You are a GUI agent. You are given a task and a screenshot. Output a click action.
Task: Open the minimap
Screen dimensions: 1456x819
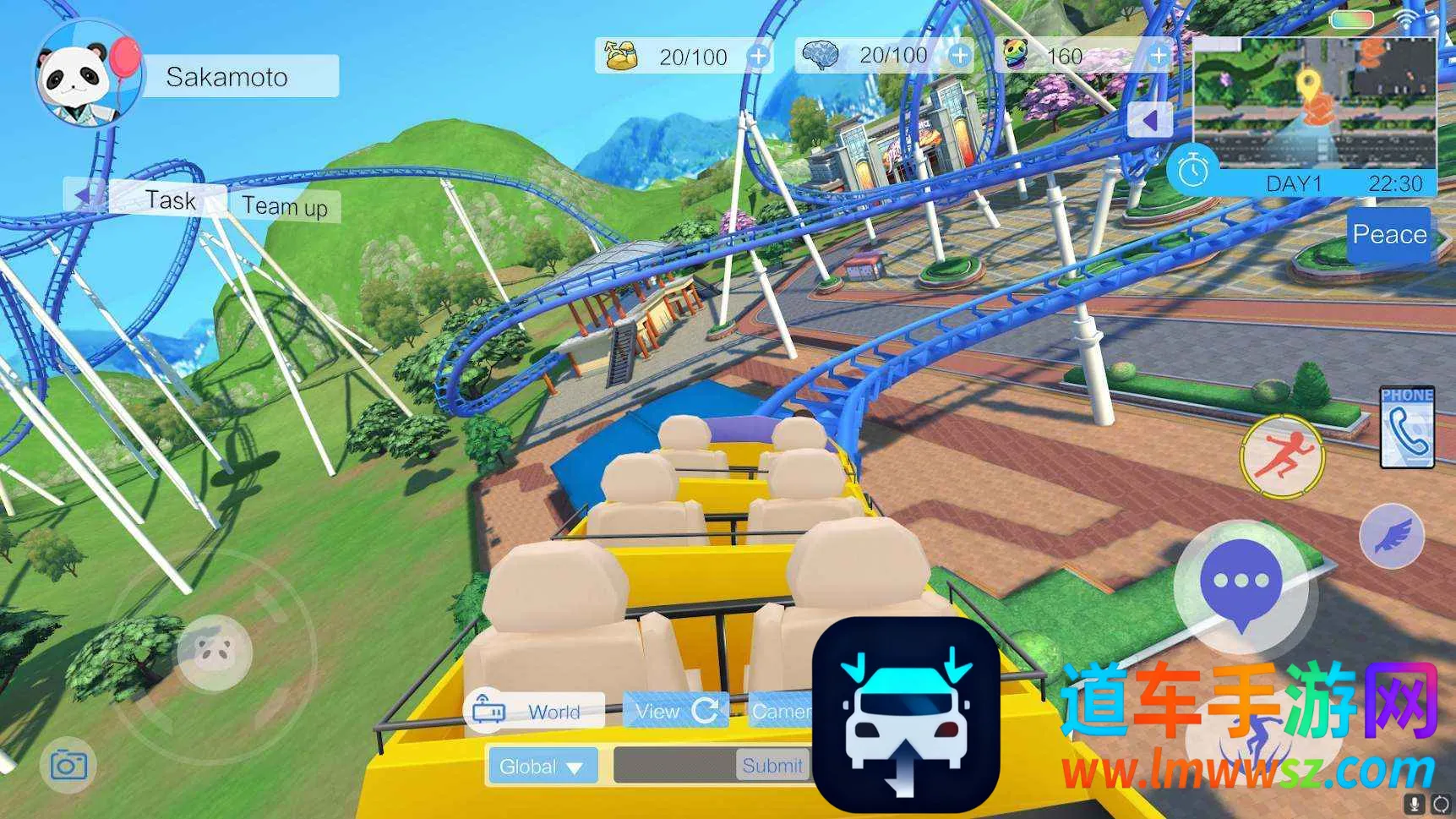click(x=1314, y=101)
